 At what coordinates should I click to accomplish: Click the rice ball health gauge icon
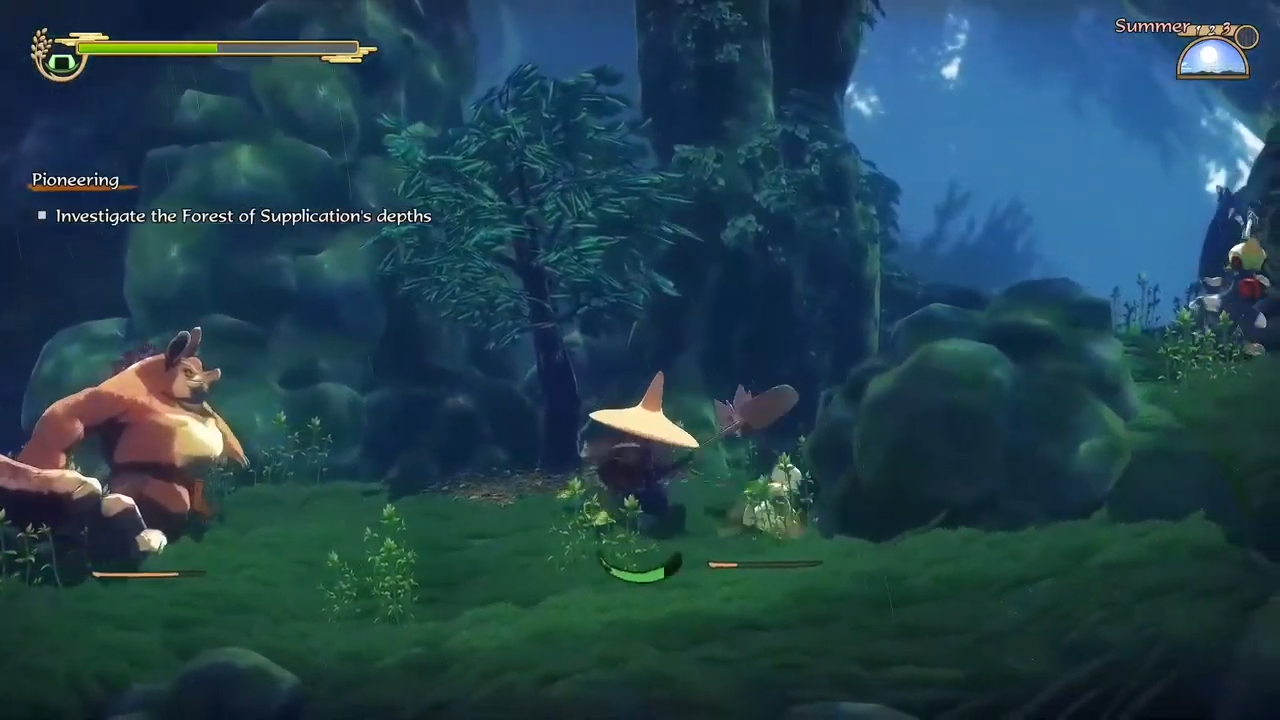click(x=60, y=62)
